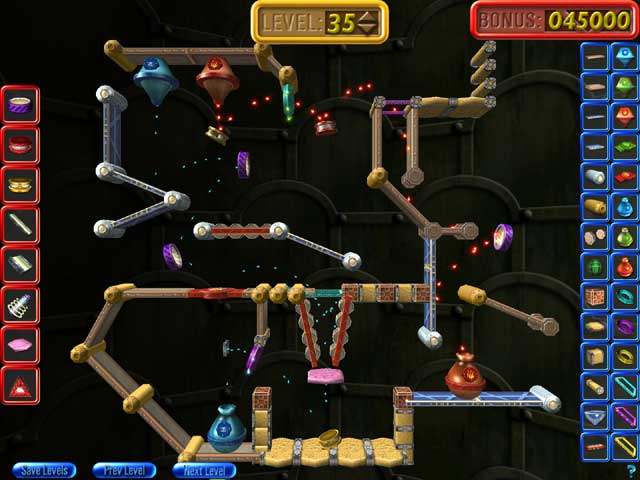Advance with the Next Level button
Image resolution: width=640 pixels, height=480 pixels.
pos(204,470)
